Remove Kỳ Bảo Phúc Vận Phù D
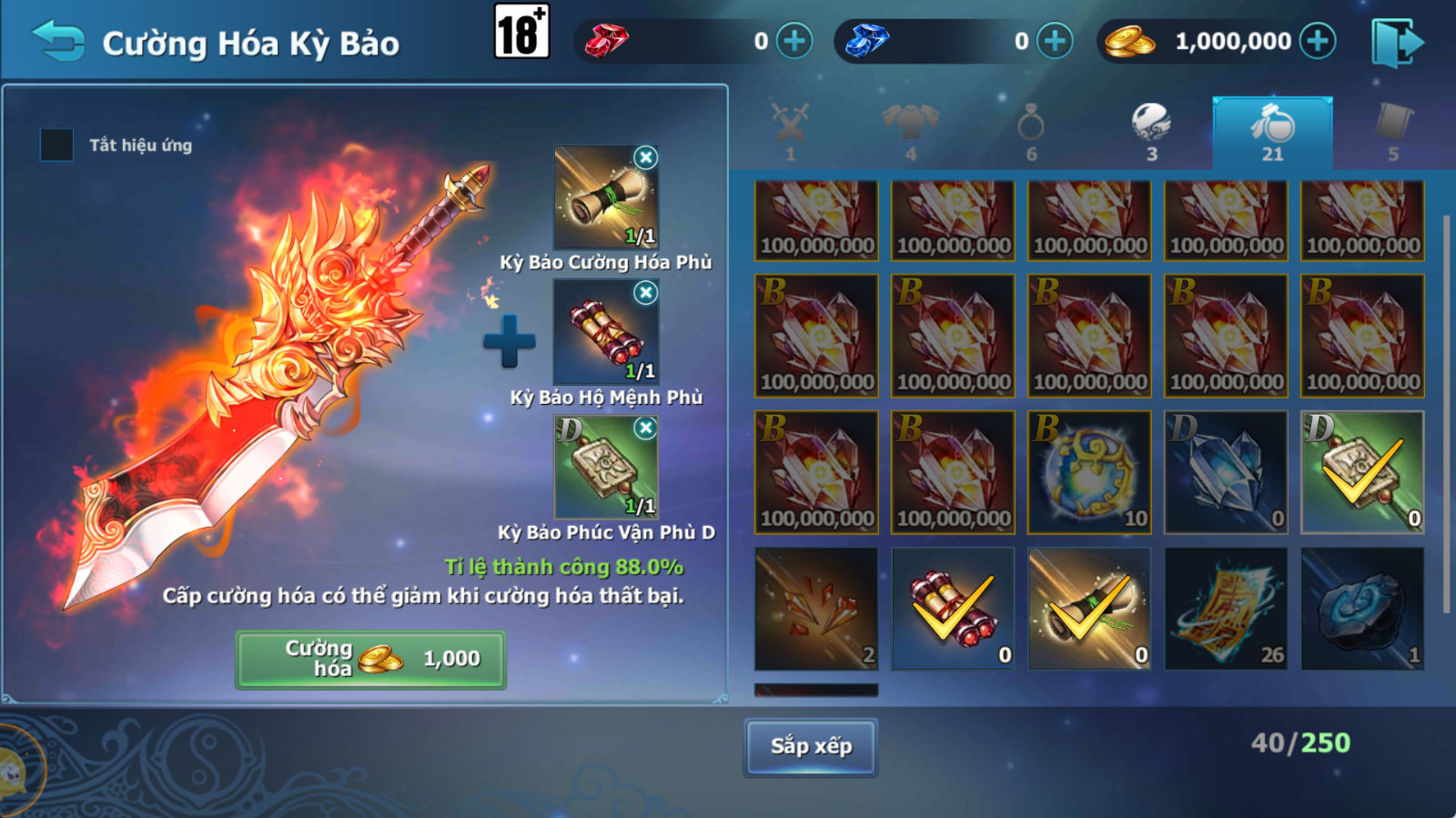1456x818 pixels. [x=645, y=428]
